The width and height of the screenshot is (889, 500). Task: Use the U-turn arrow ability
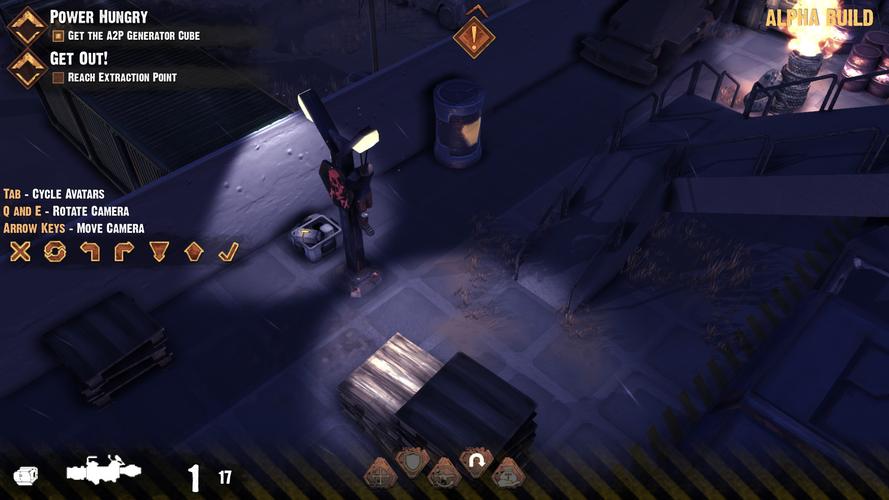(x=476, y=461)
